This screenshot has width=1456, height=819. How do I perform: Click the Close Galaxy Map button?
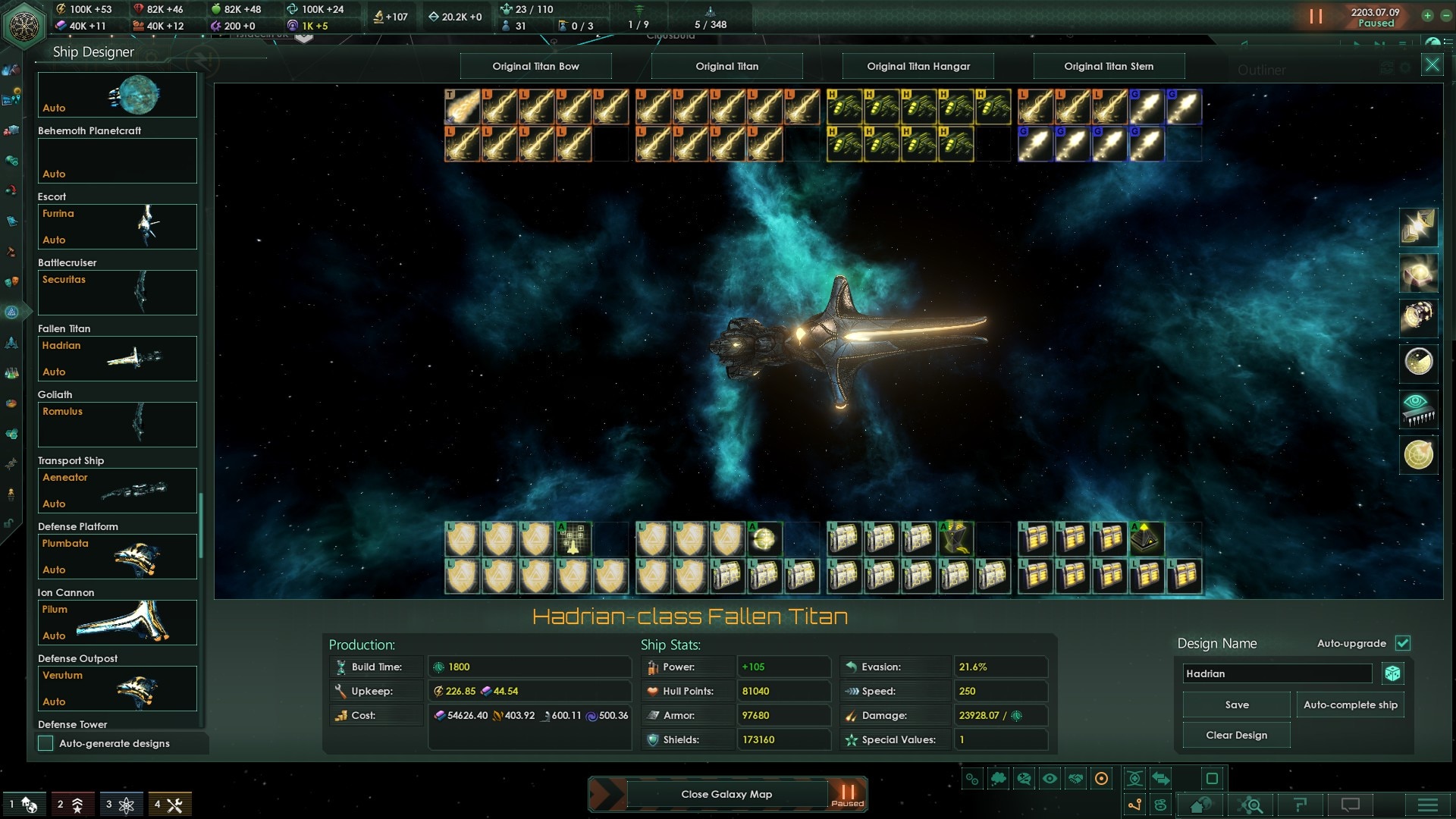[726, 794]
